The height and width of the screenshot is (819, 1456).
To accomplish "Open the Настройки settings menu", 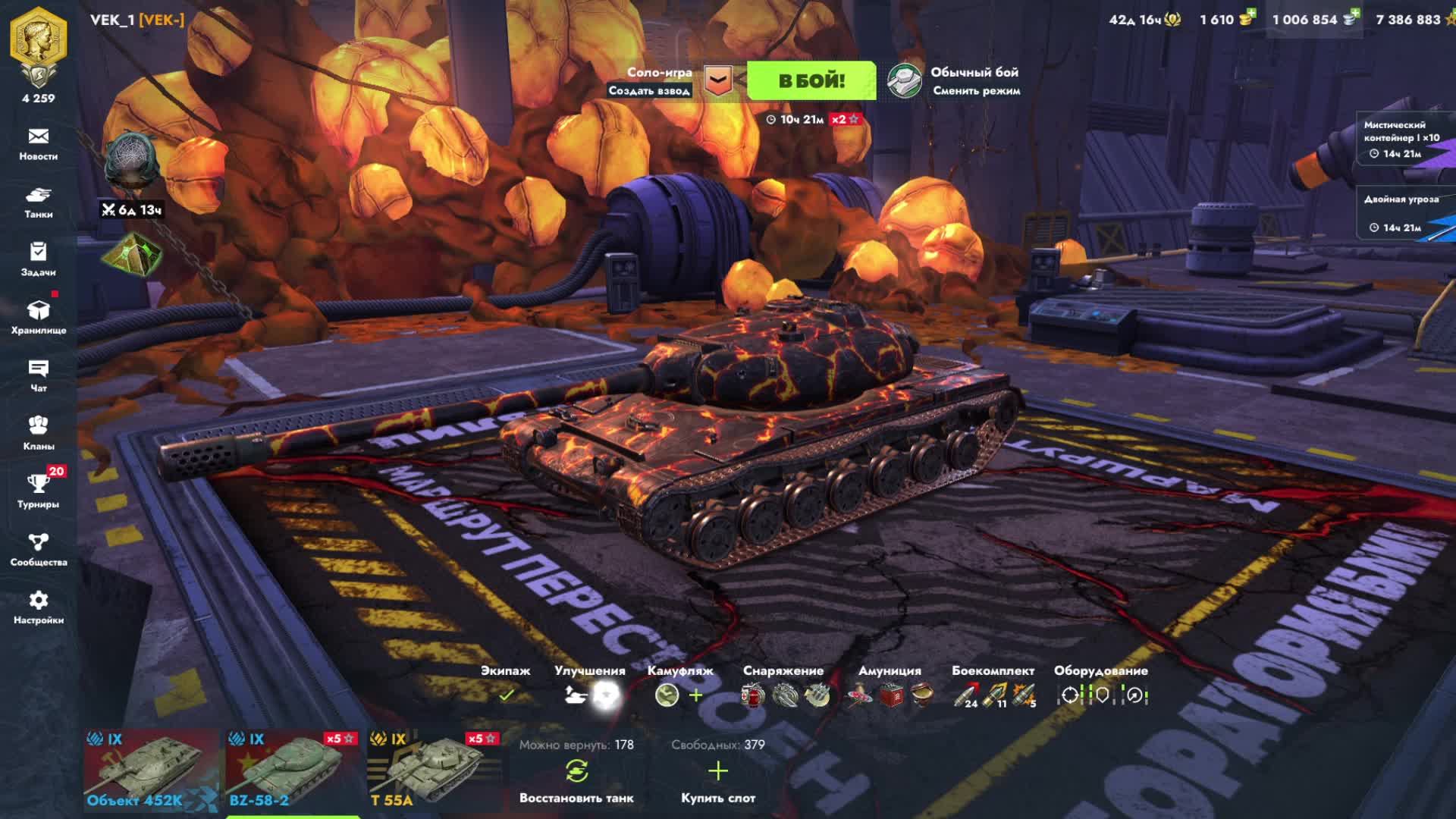I will pos(39,607).
